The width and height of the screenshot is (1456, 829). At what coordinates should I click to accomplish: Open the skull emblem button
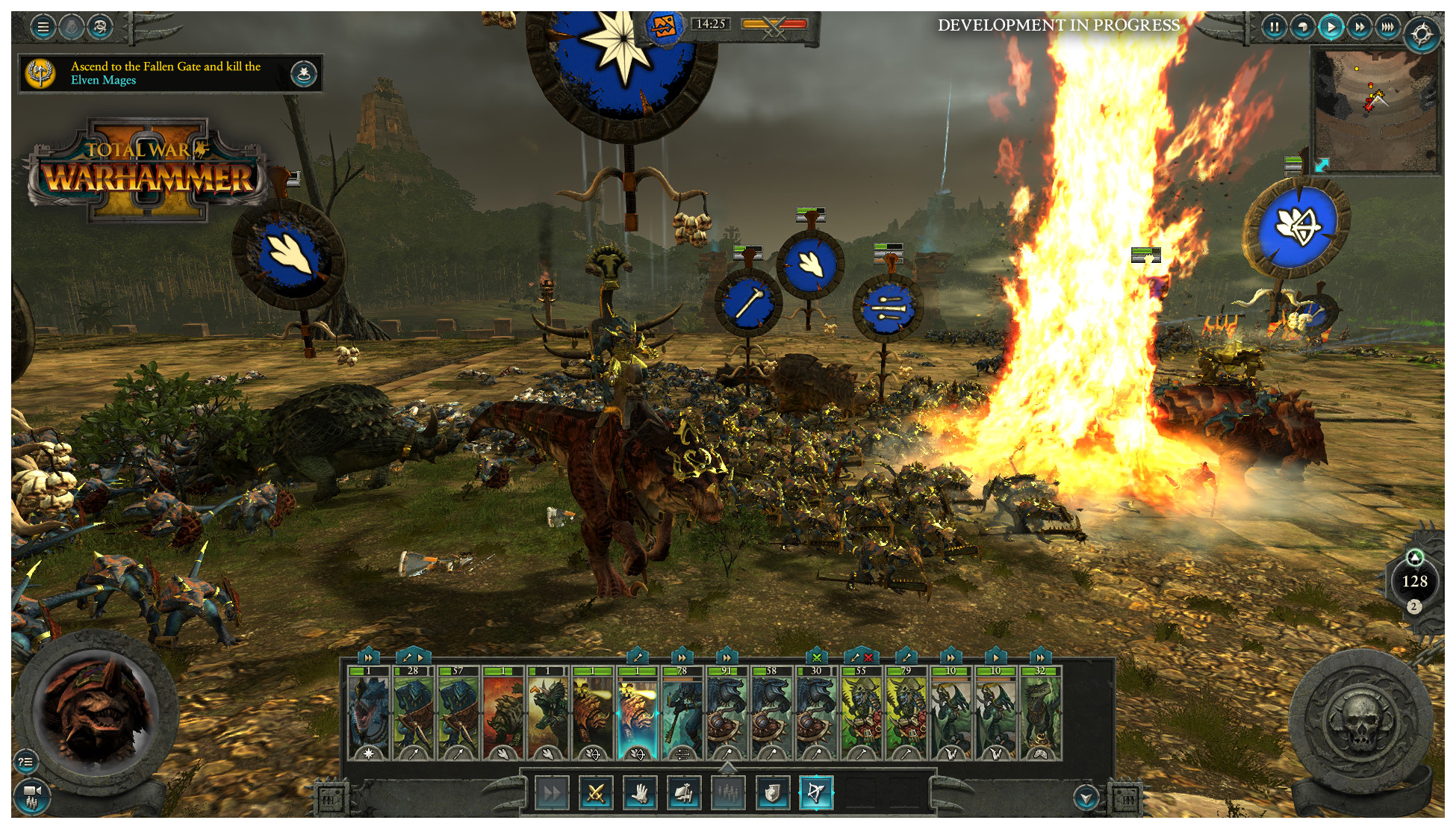click(1360, 721)
